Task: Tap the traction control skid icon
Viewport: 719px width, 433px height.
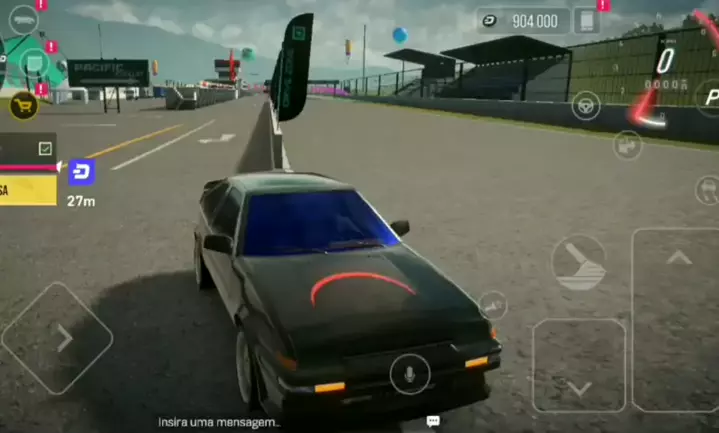Action: 707,189
